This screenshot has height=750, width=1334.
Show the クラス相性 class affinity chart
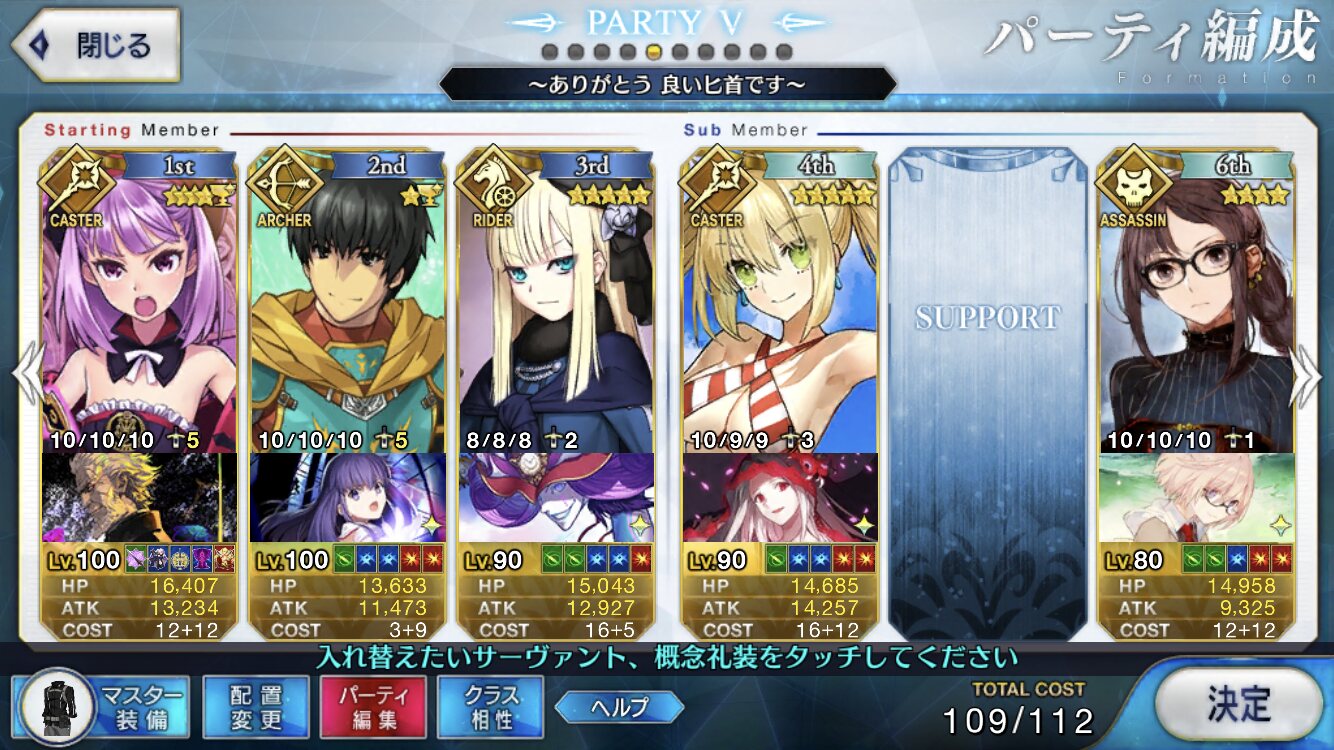(x=490, y=706)
